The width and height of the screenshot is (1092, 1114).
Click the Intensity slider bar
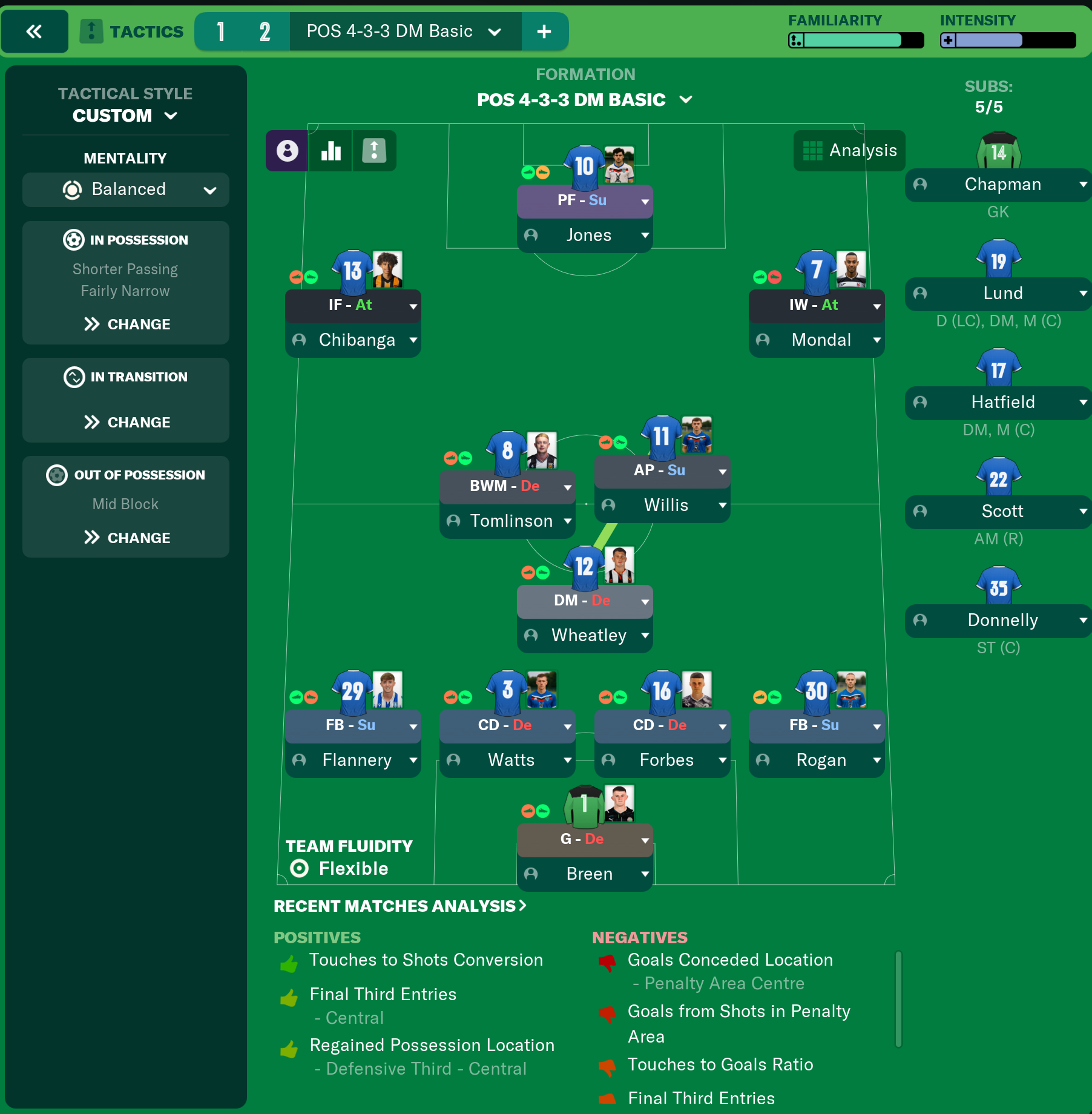tap(1008, 41)
